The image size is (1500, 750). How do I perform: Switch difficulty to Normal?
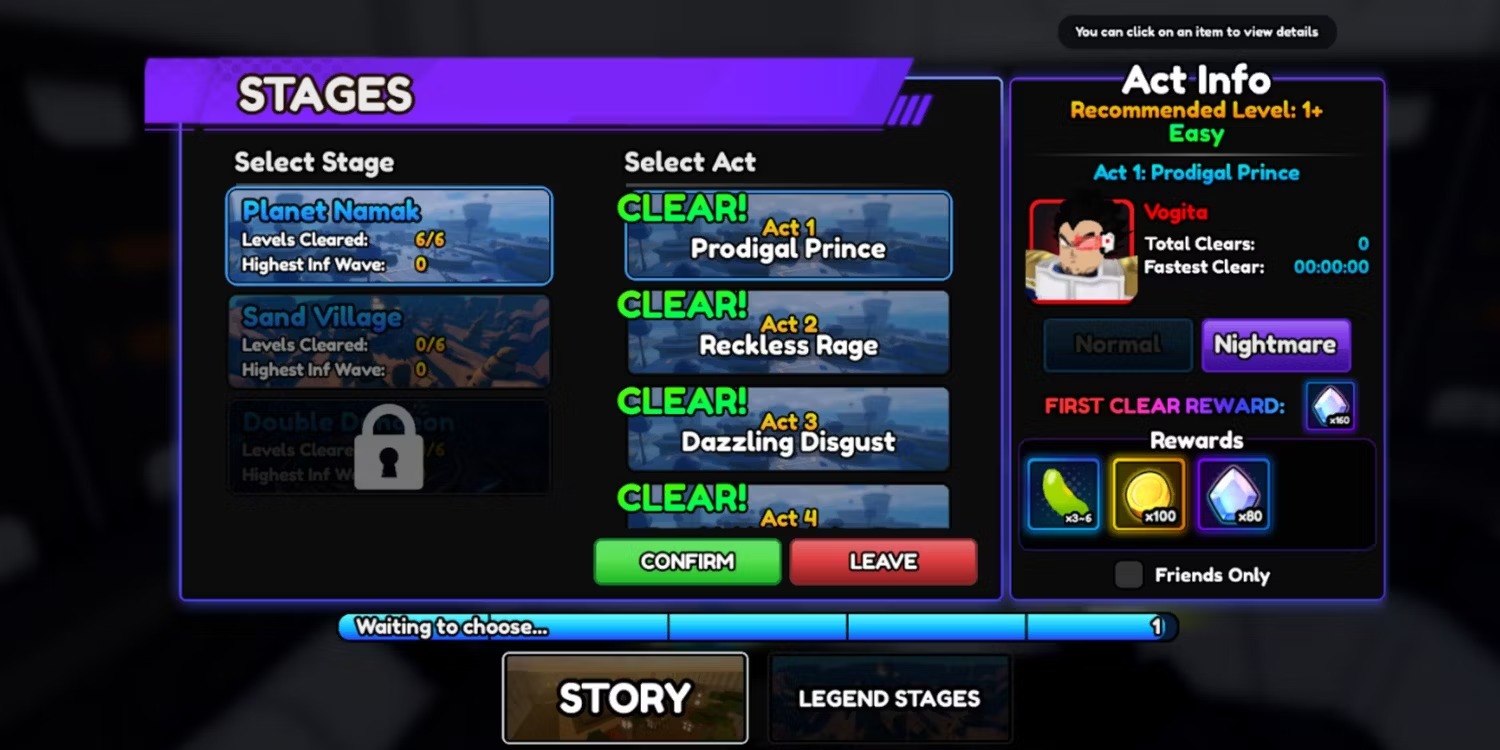1117,344
